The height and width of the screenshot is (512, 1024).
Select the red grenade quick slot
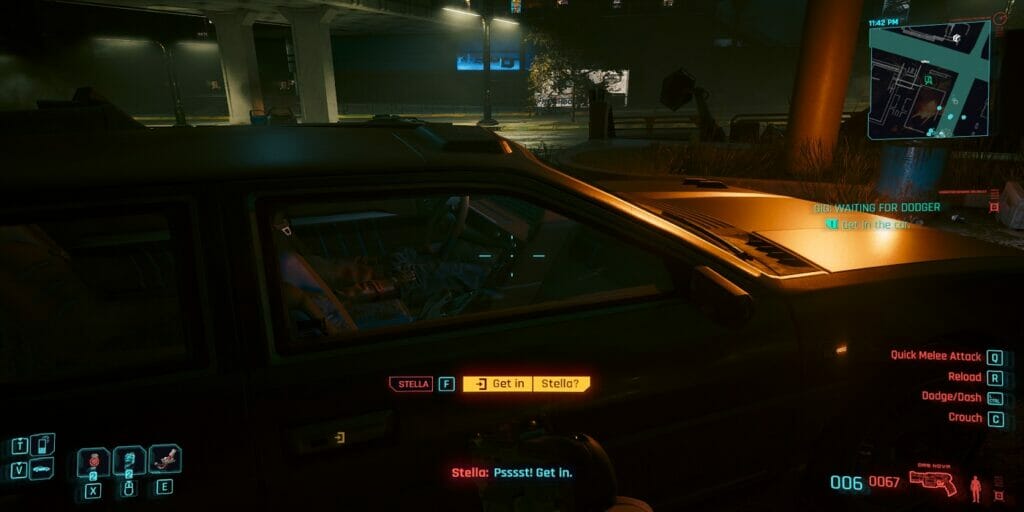(x=93, y=462)
